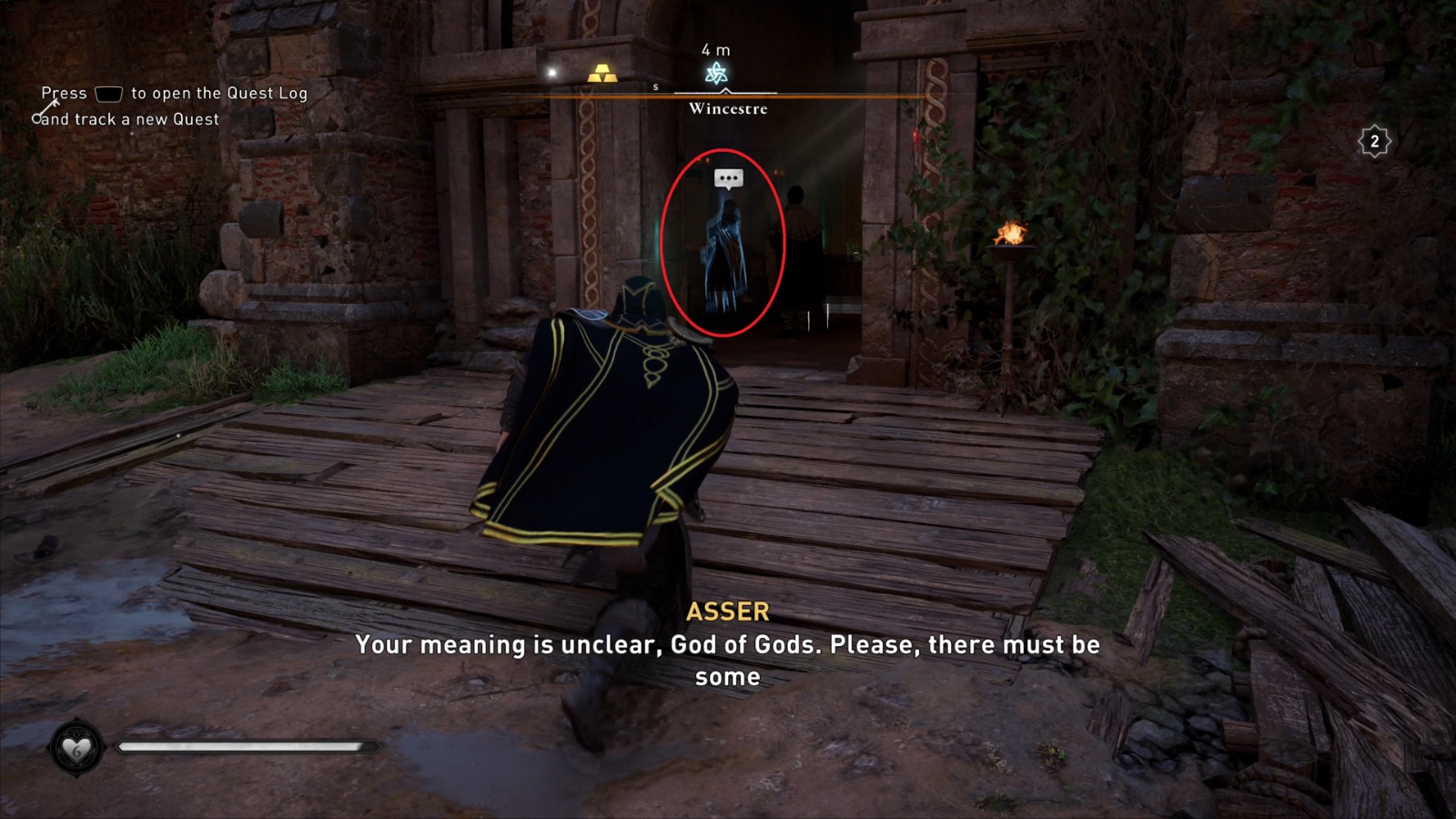1456x819 pixels.
Task: Click the adrenaline slider bar at bottom left
Action: tap(246, 748)
